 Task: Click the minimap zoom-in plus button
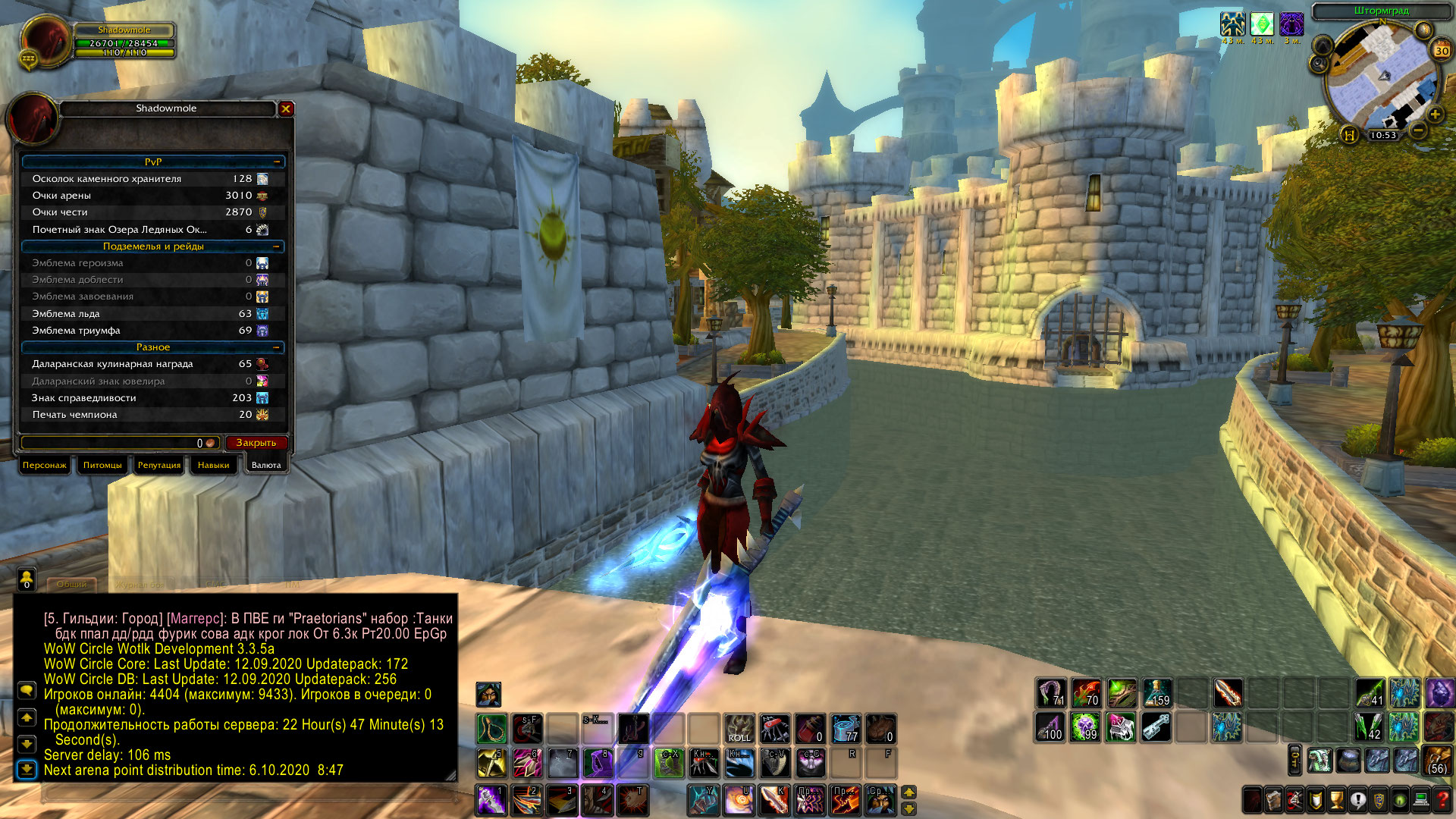click(x=1435, y=115)
